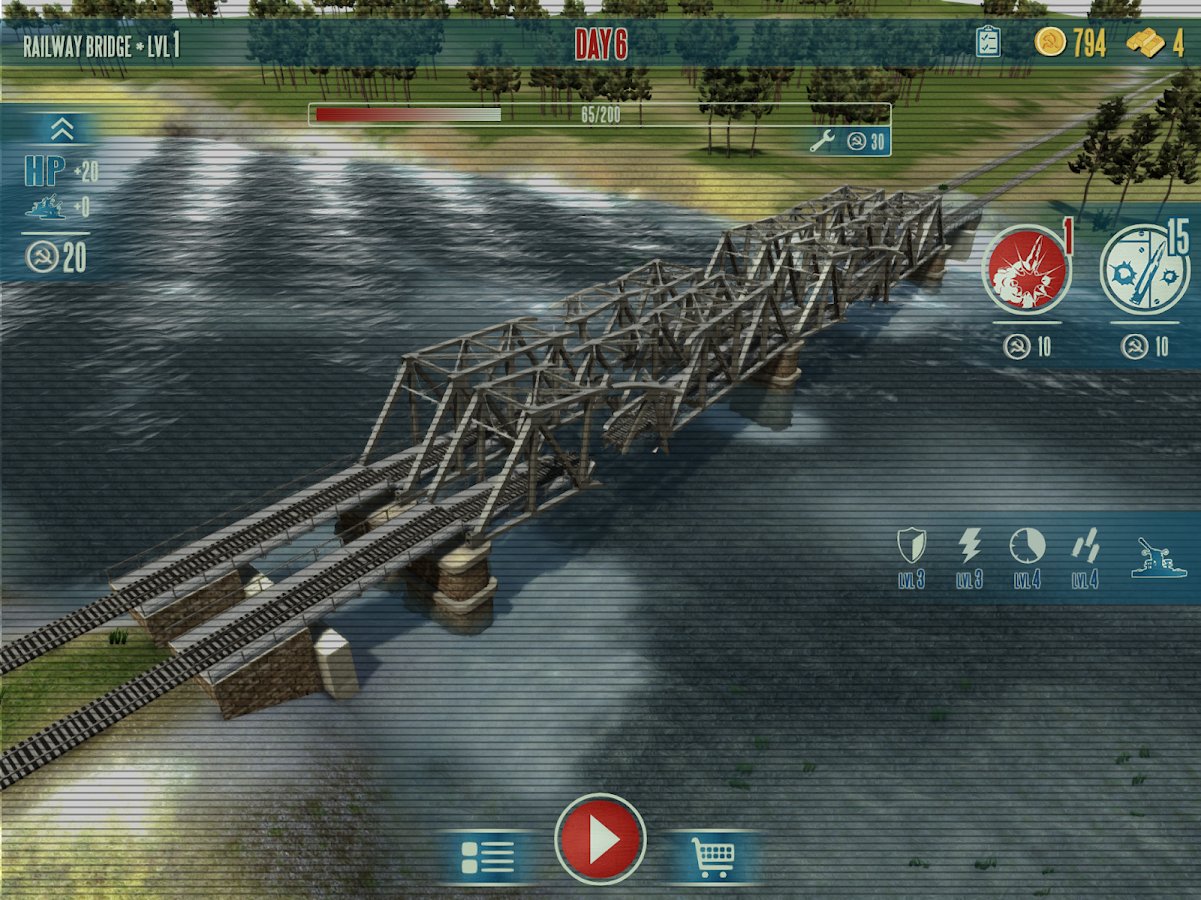Open the list menu button
Viewport: 1201px width, 900px height.
pyautogui.click(x=487, y=857)
